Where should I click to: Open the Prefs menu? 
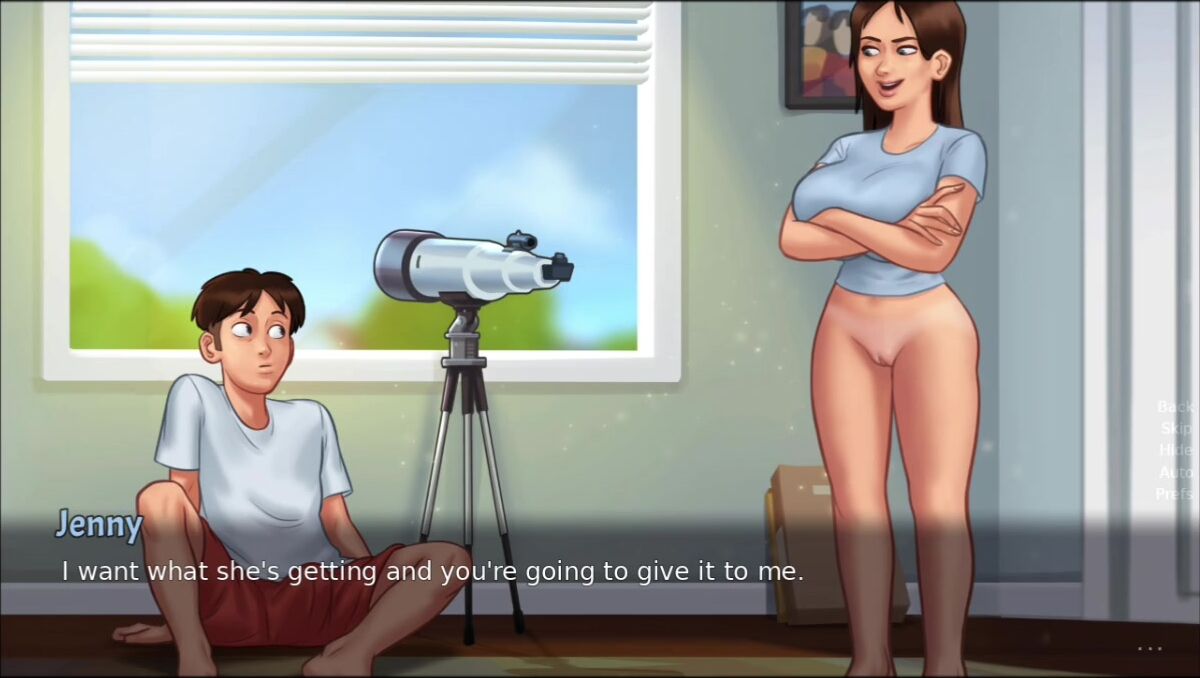pos(1174,494)
